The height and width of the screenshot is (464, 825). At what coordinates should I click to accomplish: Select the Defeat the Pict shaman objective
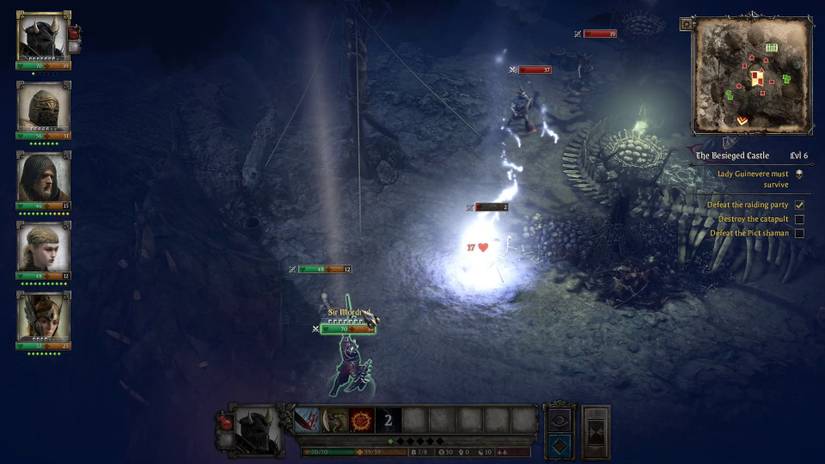[749, 233]
